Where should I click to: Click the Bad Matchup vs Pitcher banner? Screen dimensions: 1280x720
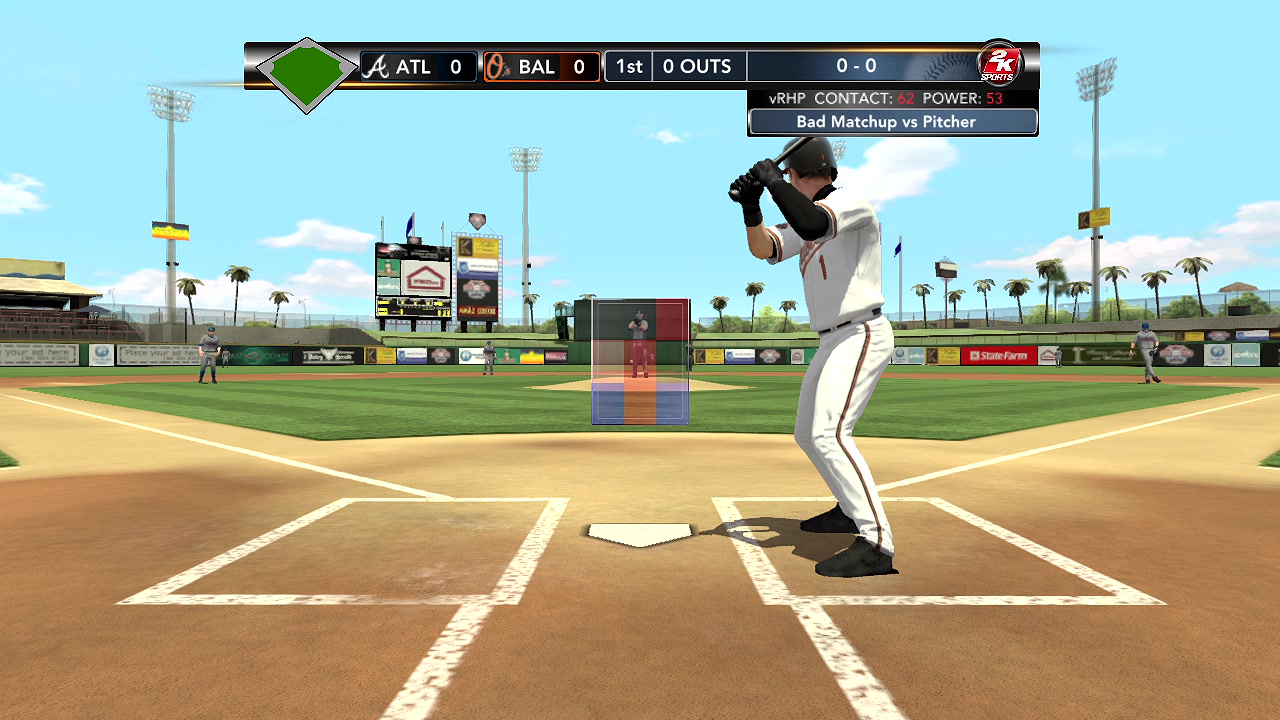(892, 122)
